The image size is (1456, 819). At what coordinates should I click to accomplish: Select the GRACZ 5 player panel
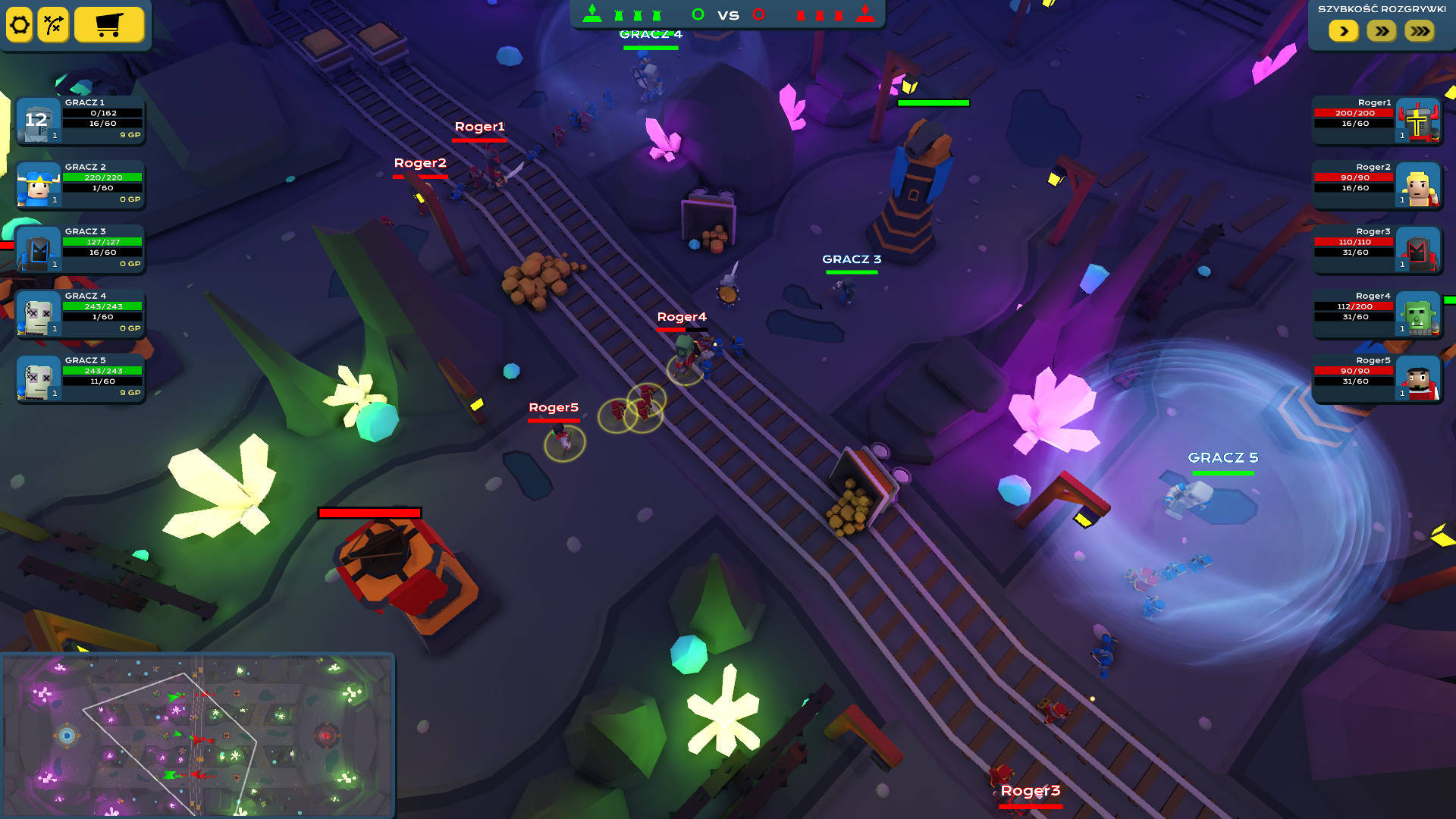tap(80, 378)
